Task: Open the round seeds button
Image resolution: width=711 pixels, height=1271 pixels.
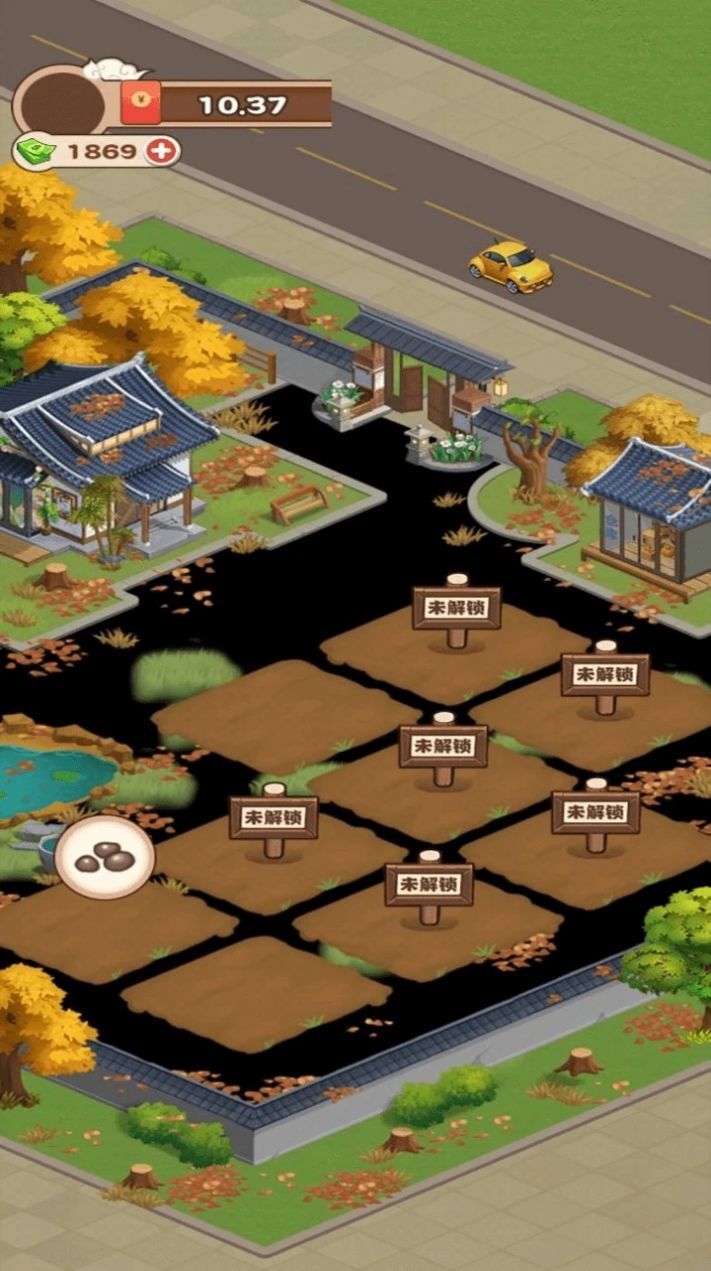Action: [x=105, y=856]
